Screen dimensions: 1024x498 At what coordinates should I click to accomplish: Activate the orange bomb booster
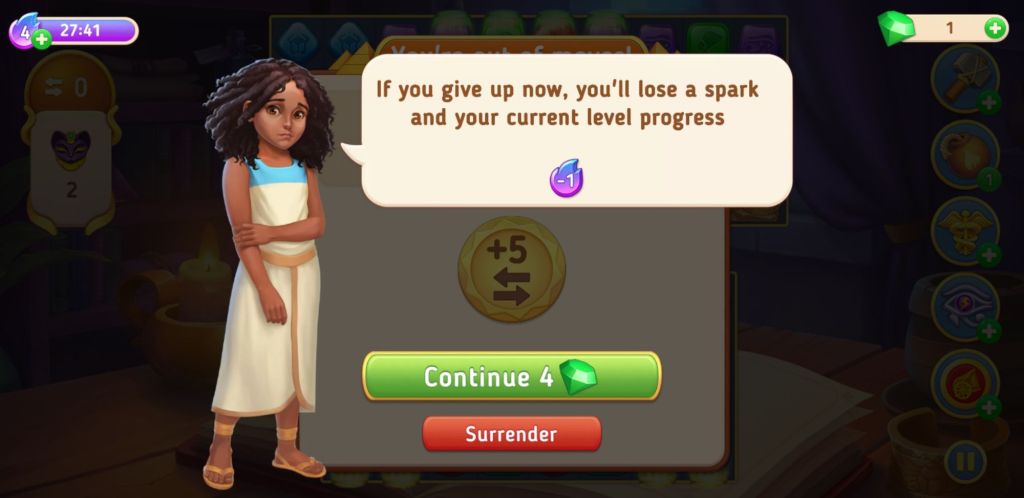[x=964, y=154]
